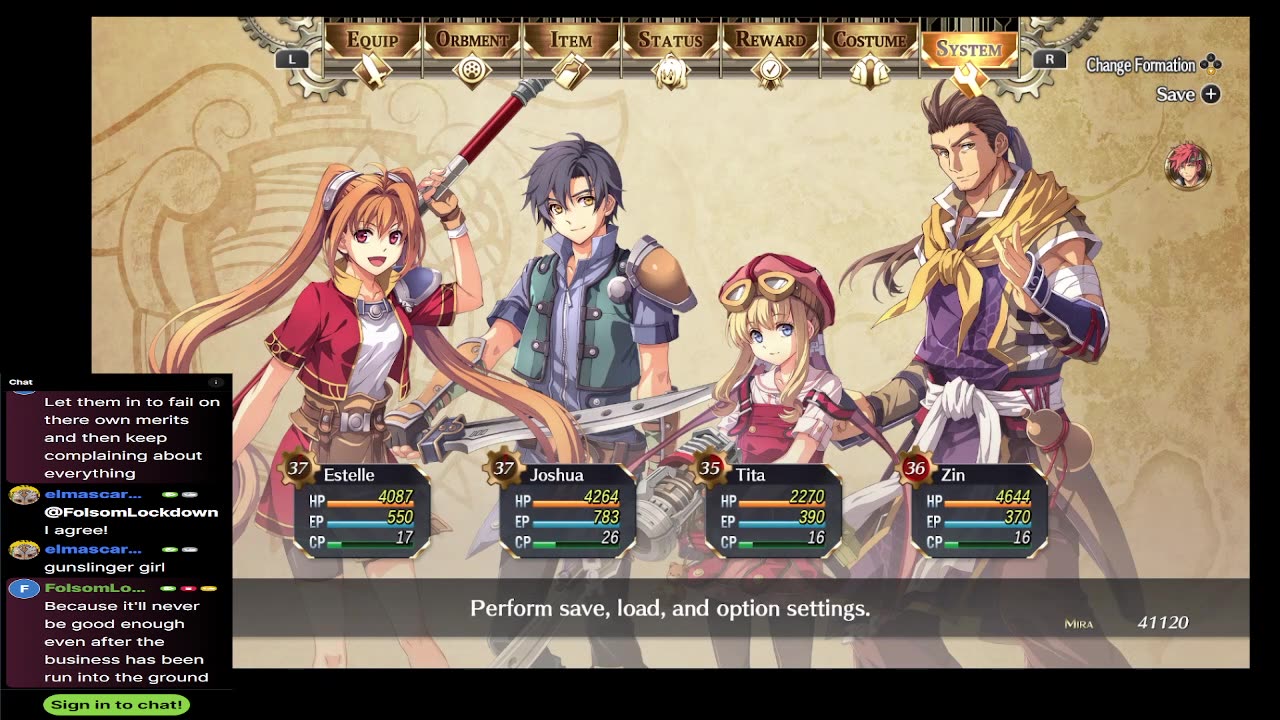Select Zin's party status card
Screen dimensions: 1280x720
click(978, 507)
